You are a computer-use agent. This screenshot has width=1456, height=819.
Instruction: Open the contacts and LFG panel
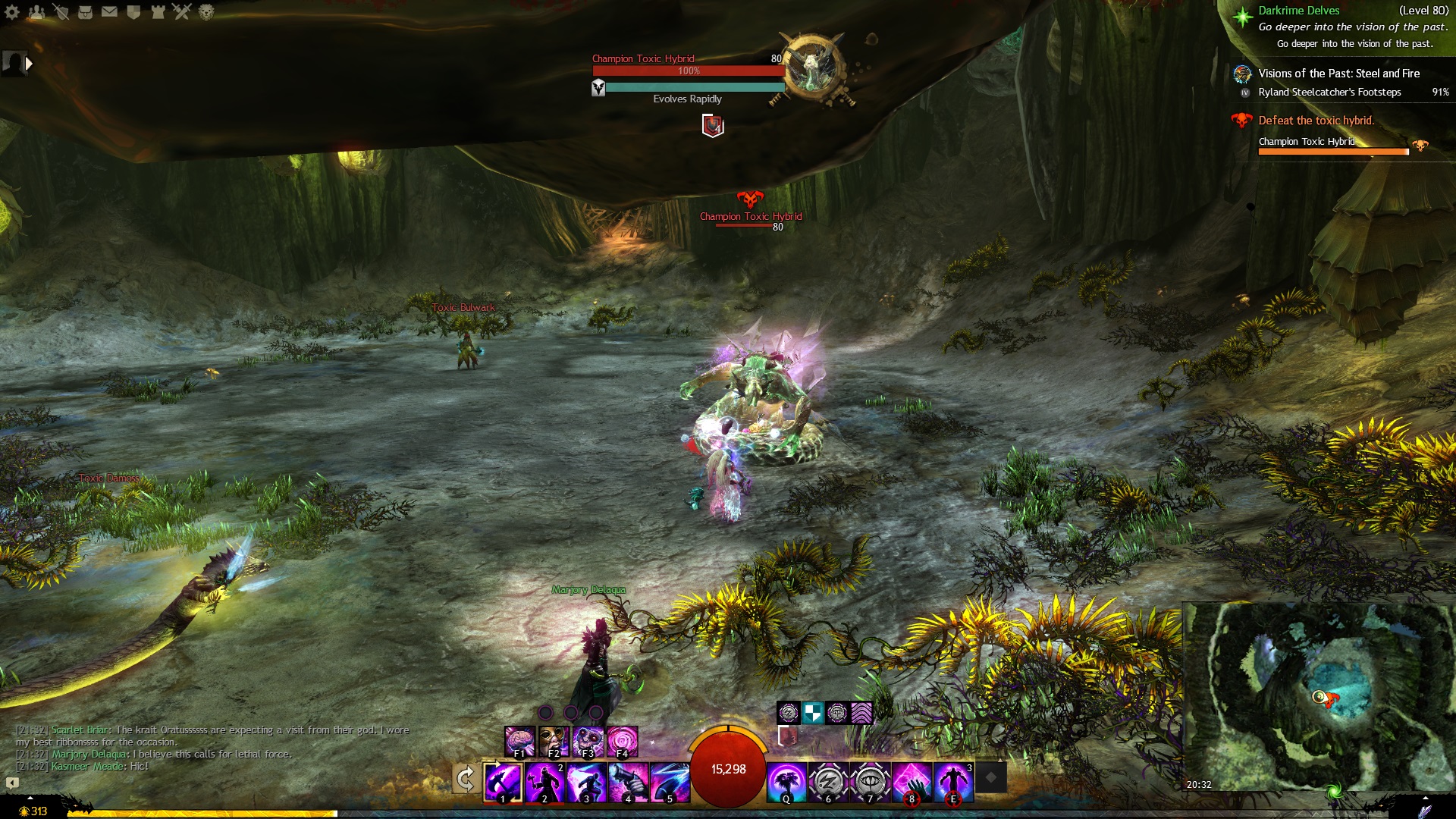36,11
